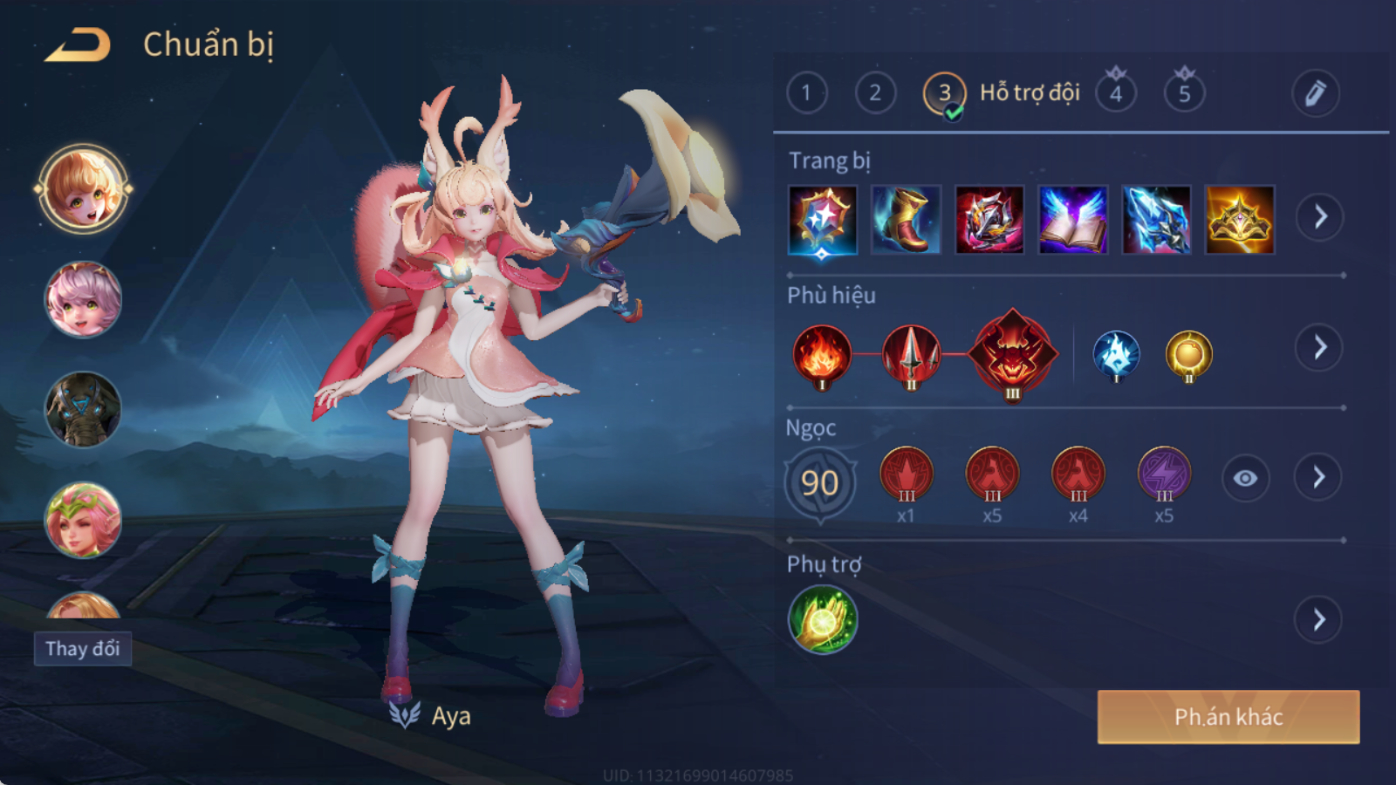Open the Phụ trợ spell arrow
1396x785 pixels.
tap(1319, 620)
